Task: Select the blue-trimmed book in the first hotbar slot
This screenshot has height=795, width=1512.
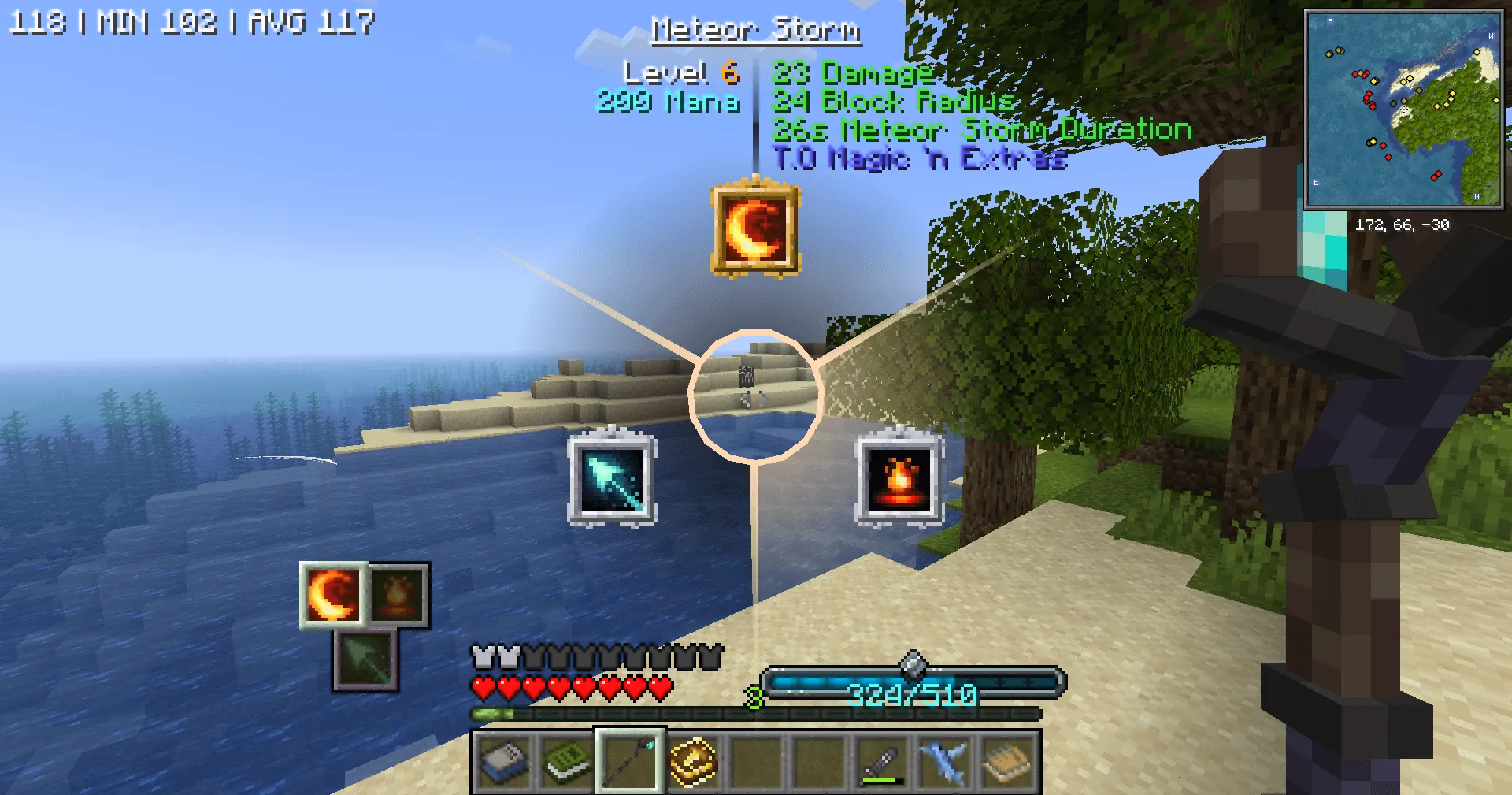Action: [x=506, y=761]
